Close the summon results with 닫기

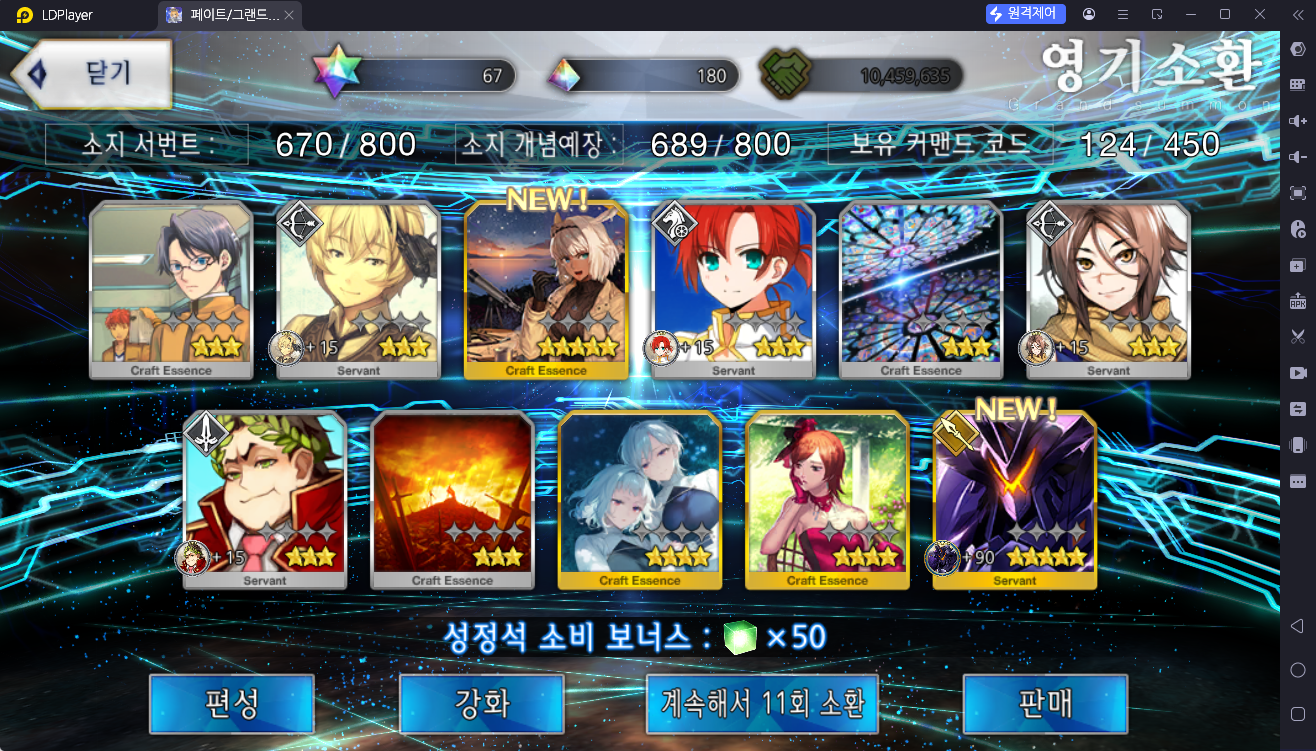[x=90, y=74]
